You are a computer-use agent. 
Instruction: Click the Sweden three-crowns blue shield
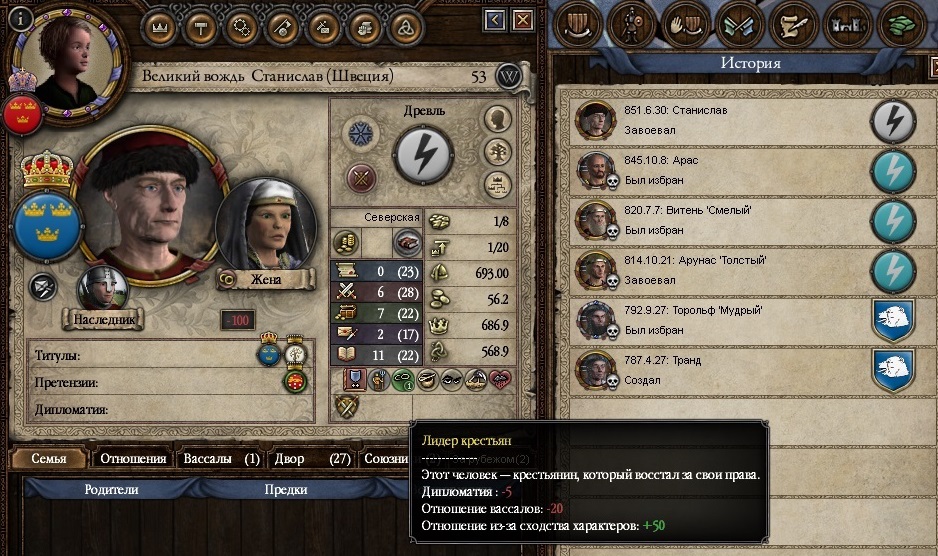click(46, 222)
